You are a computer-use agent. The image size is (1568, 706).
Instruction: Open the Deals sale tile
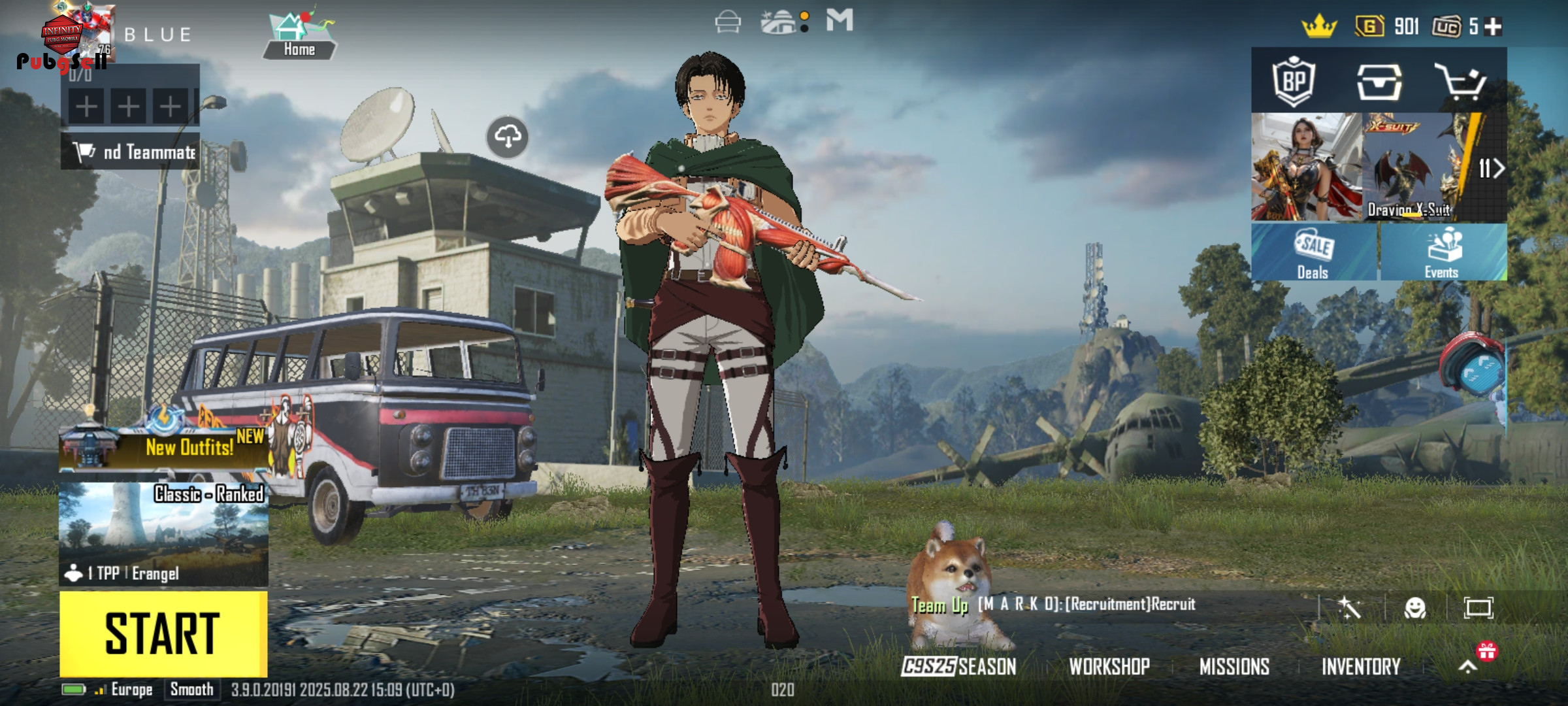(x=1313, y=252)
